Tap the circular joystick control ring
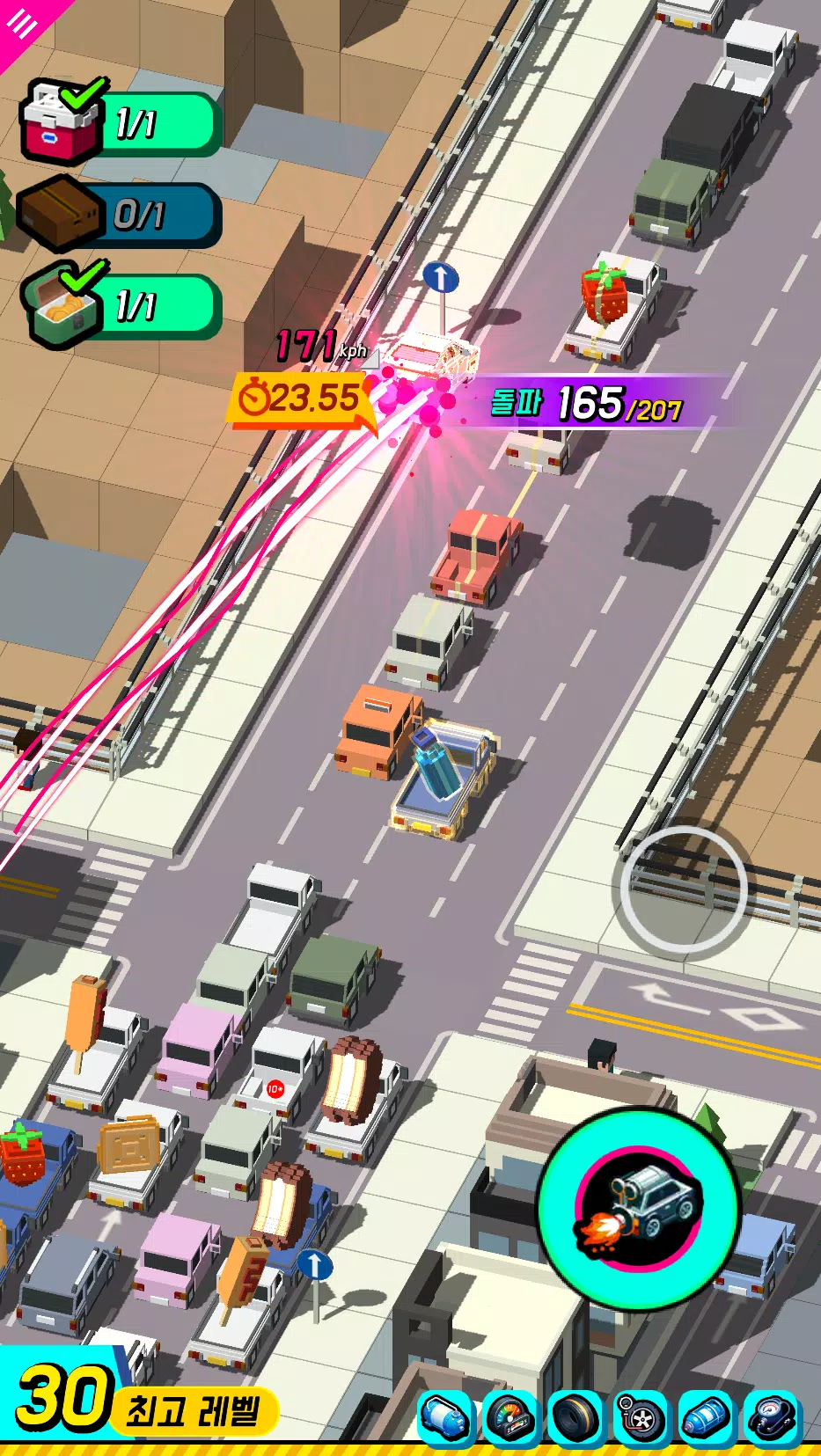The height and width of the screenshot is (1456, 821). (683, 889)
